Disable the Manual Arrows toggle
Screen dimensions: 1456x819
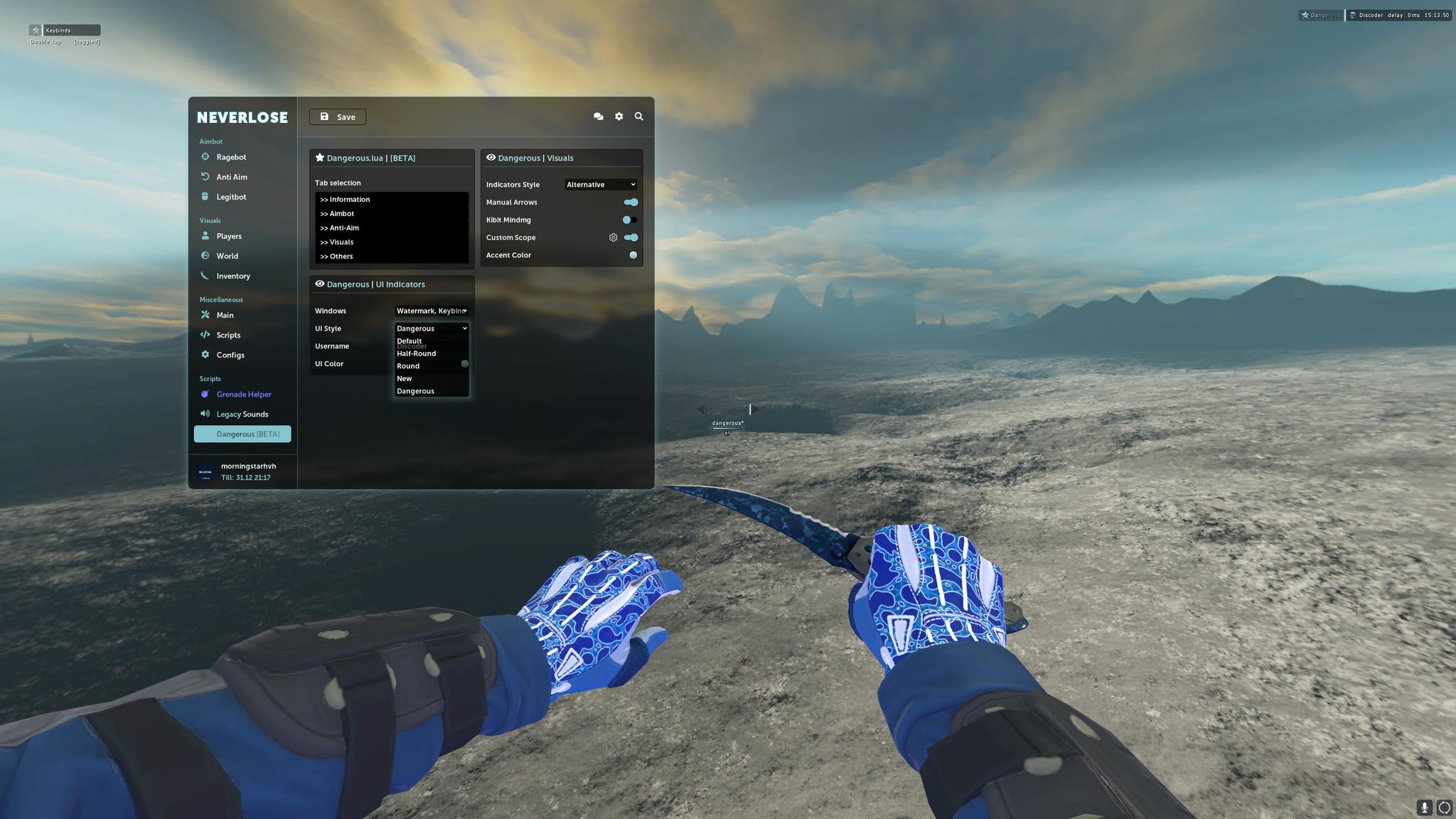click(631, 202)
